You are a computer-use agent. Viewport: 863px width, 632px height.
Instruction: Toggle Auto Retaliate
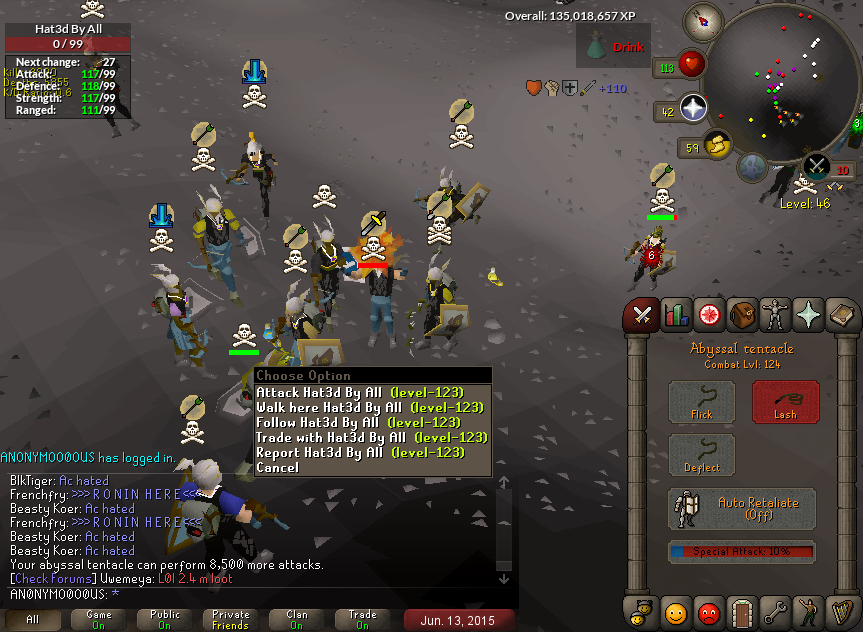tap(741, 508)
